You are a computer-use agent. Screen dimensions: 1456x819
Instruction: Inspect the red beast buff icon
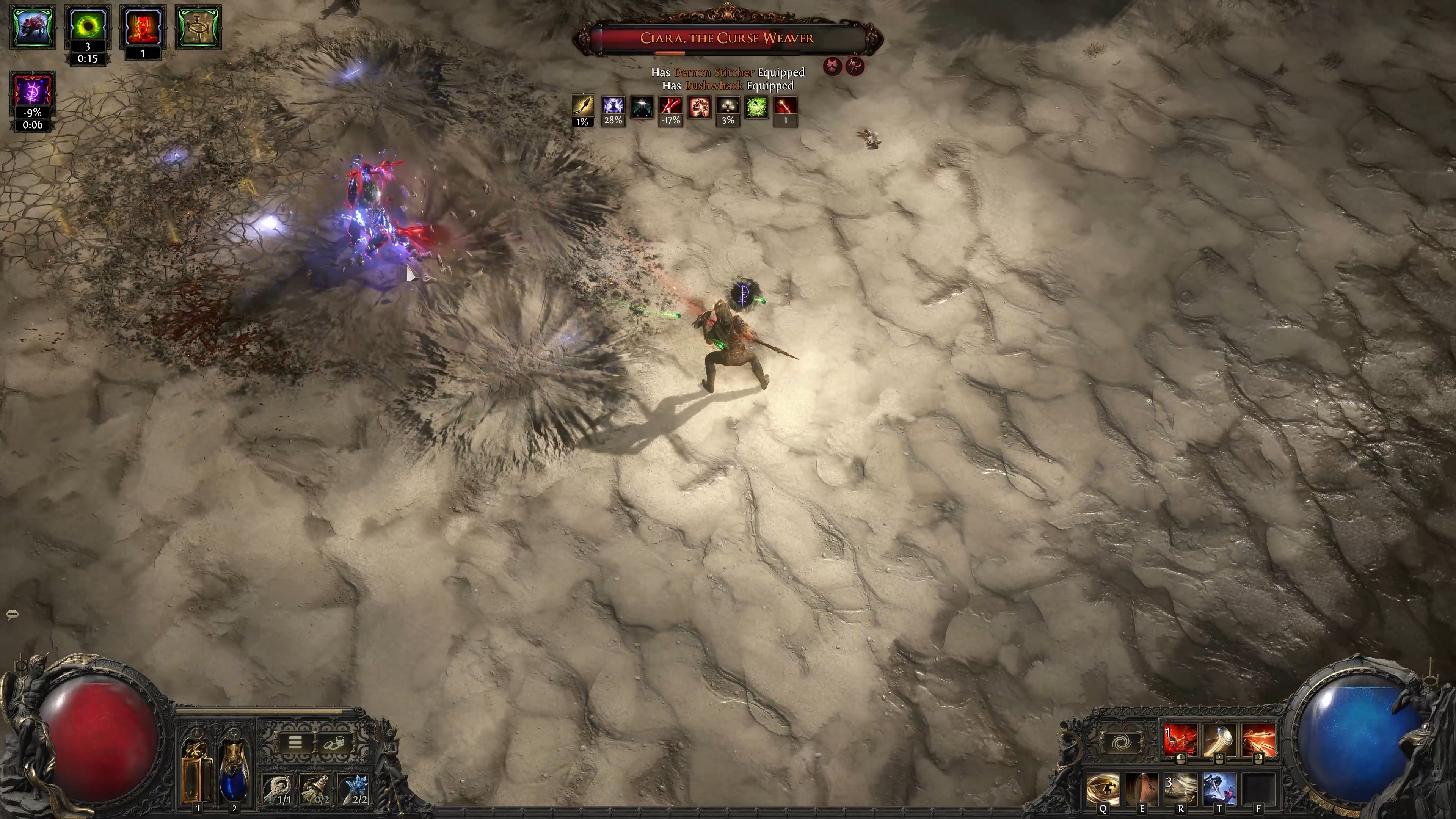tap(33, 27)
